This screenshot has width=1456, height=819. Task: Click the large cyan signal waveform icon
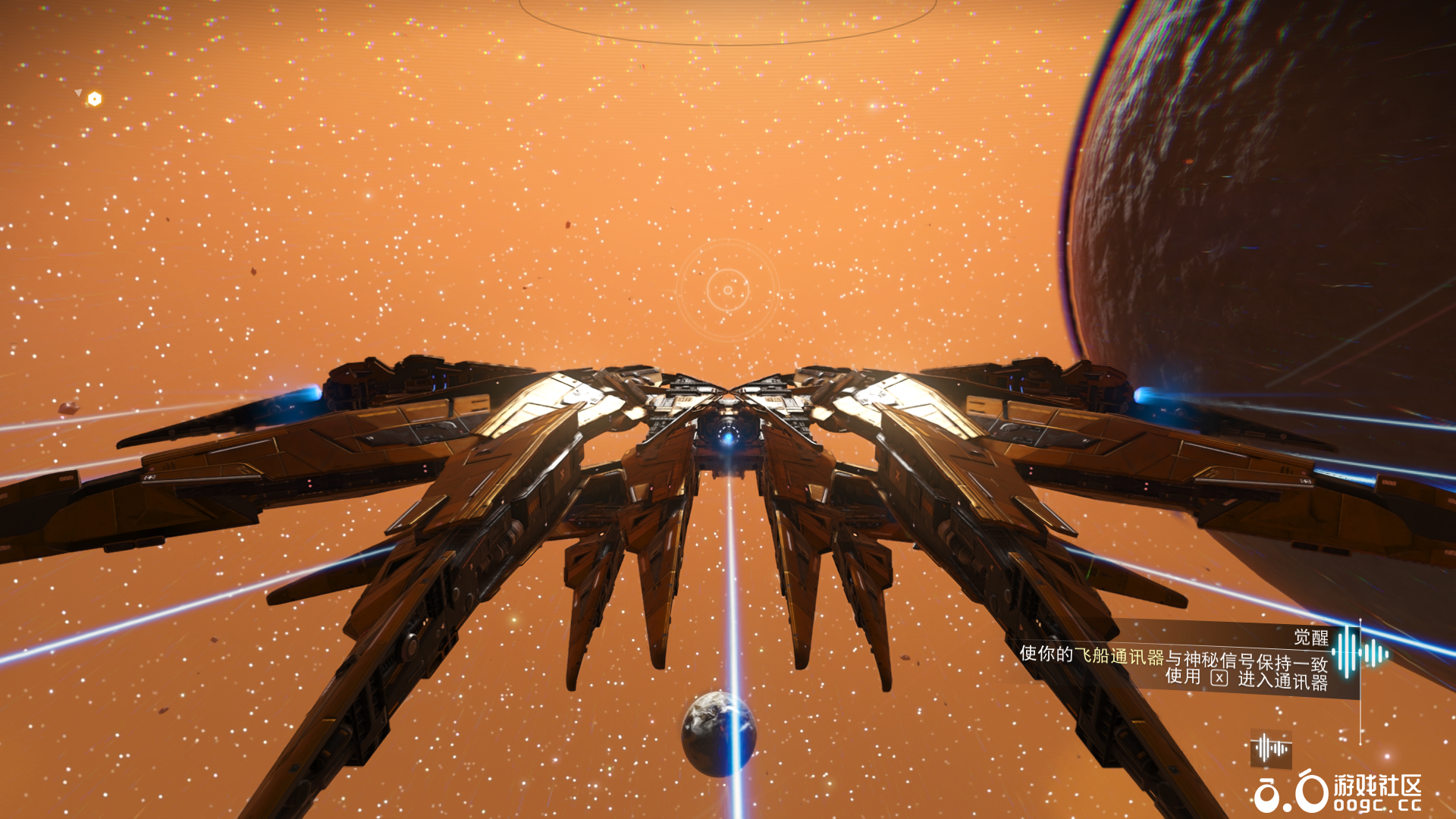pyautogui.click(x=1359, y=652)
